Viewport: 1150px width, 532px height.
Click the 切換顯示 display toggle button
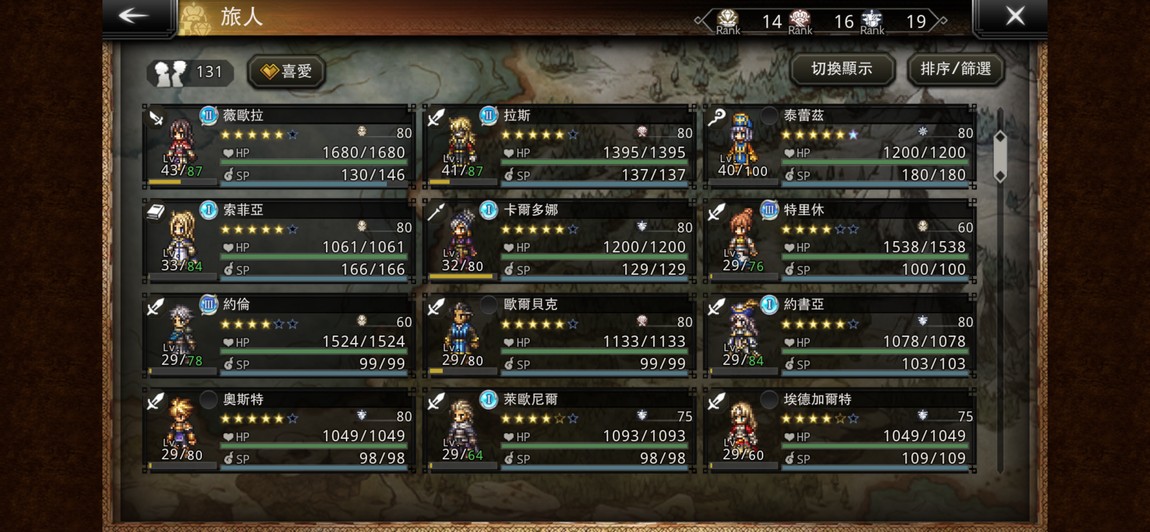coord(841,69)
